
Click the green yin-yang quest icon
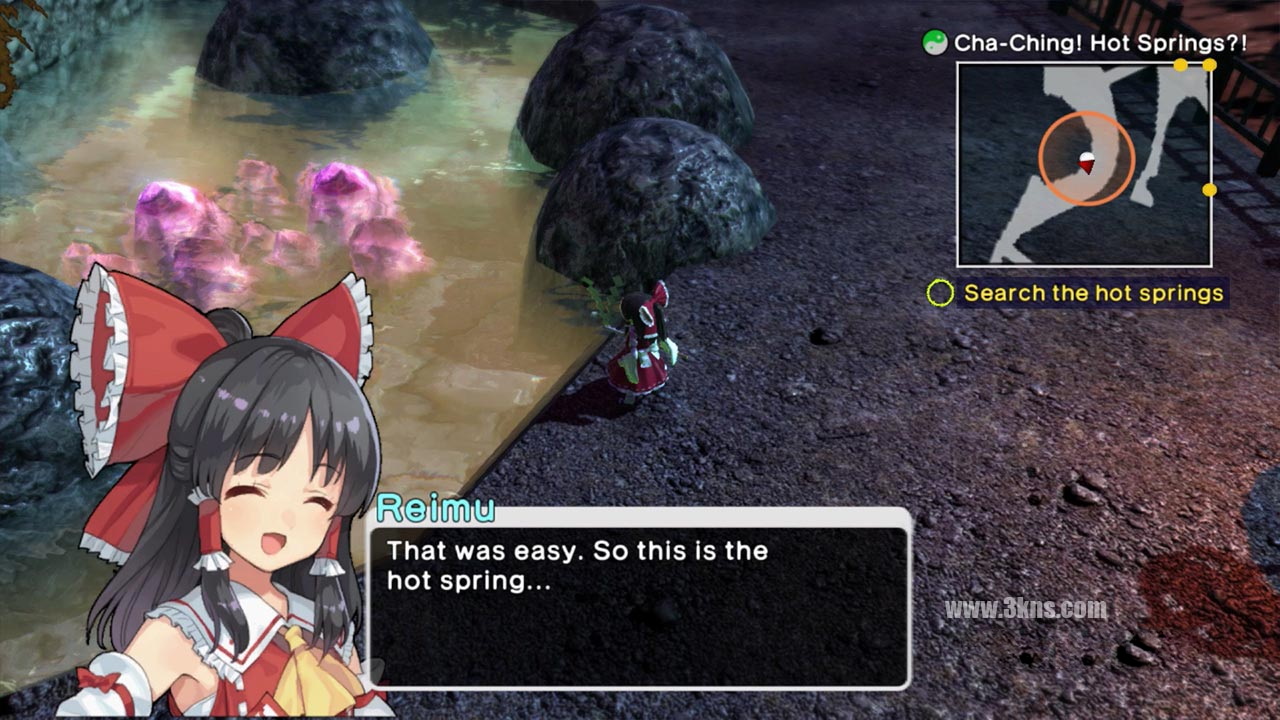point(935,43)
